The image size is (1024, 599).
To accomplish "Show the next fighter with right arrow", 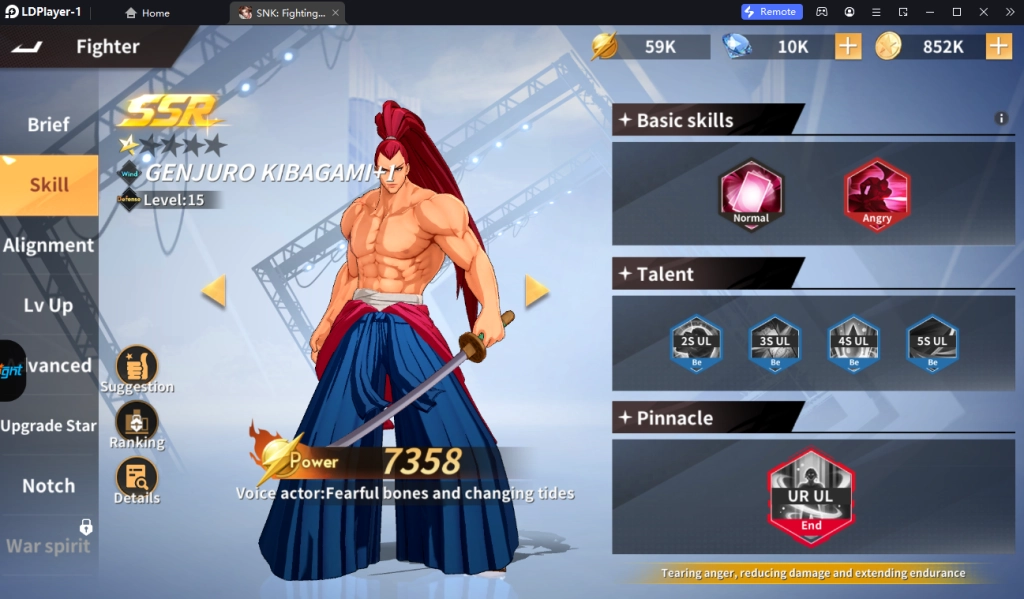I will pyautogui.click(x=537, y=291).
